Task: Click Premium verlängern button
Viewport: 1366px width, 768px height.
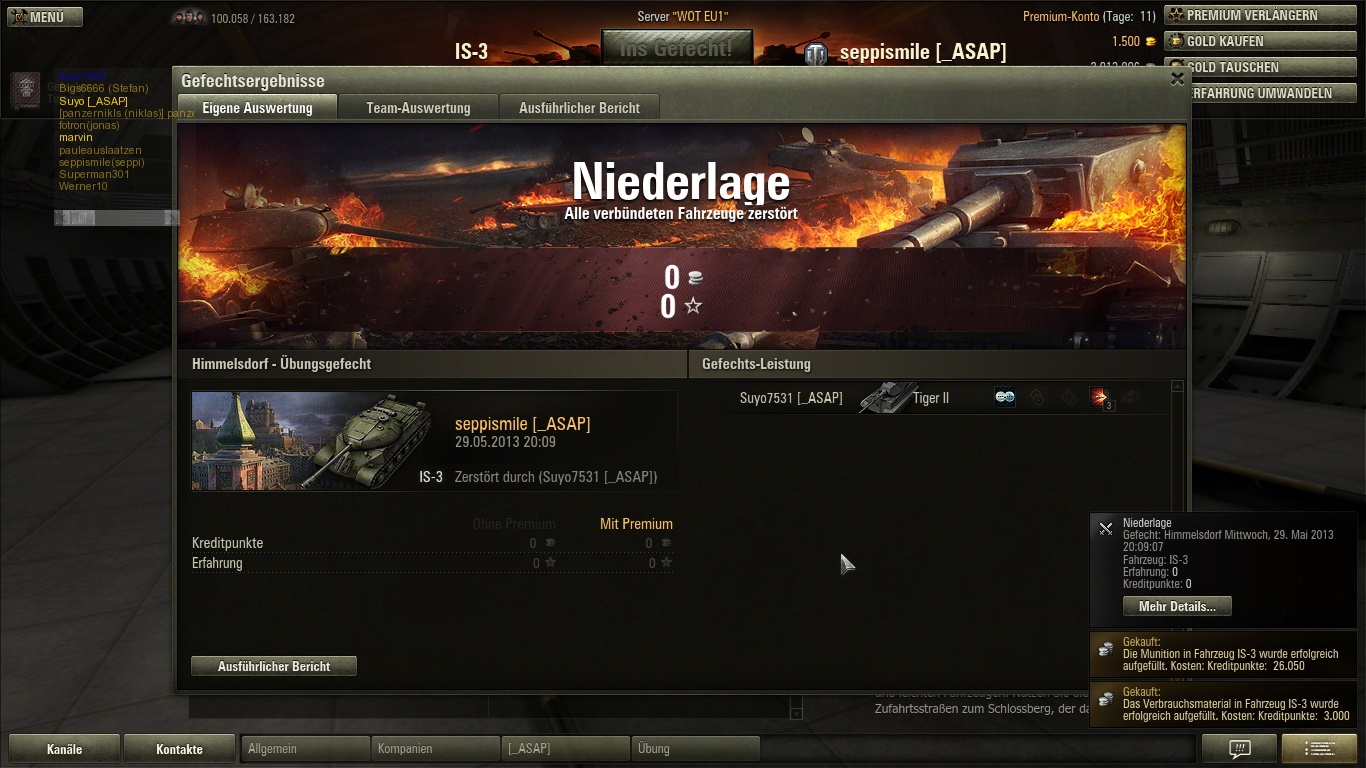Action: [1260, 15]
